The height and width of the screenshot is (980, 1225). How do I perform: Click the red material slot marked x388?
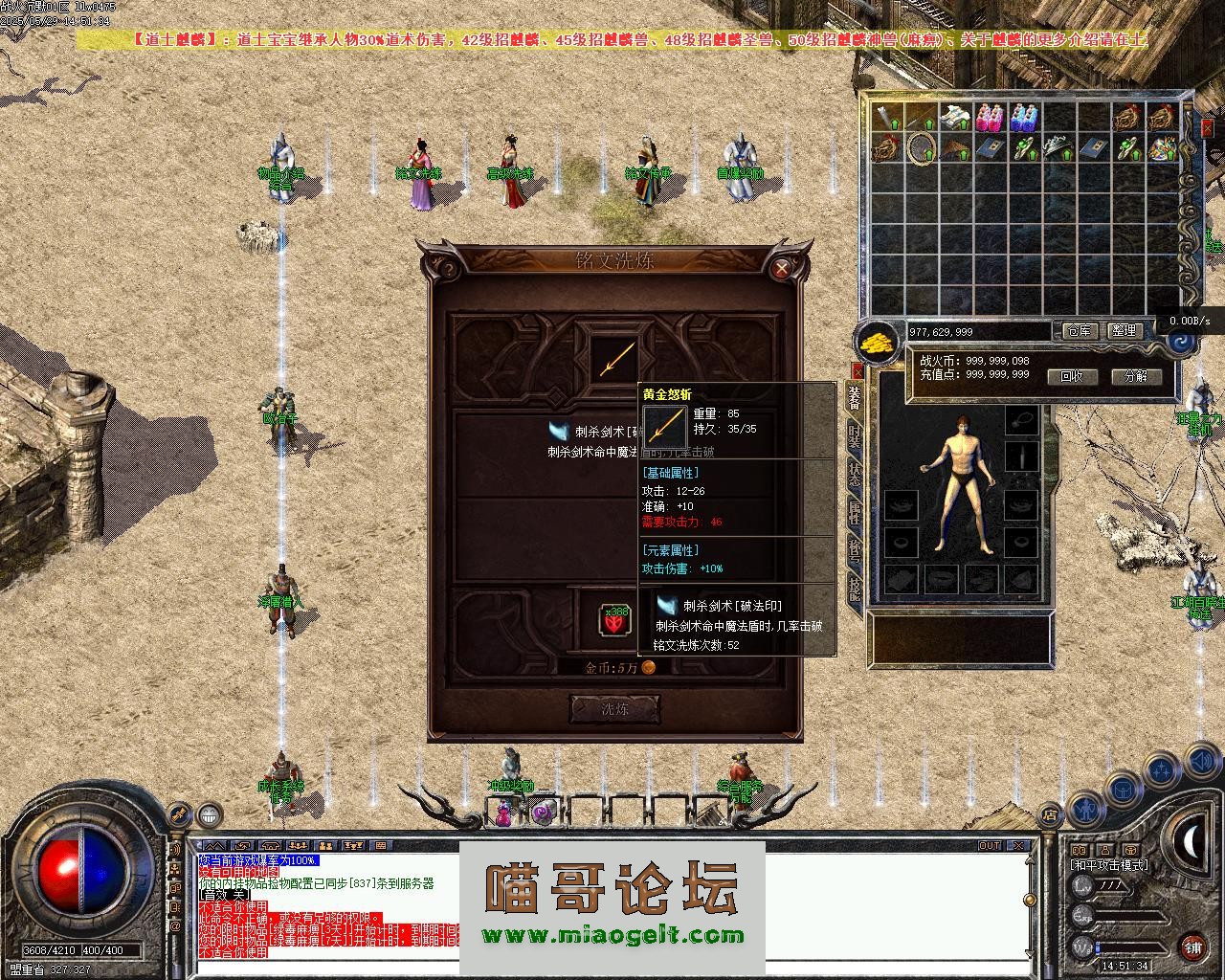(613, 620)
